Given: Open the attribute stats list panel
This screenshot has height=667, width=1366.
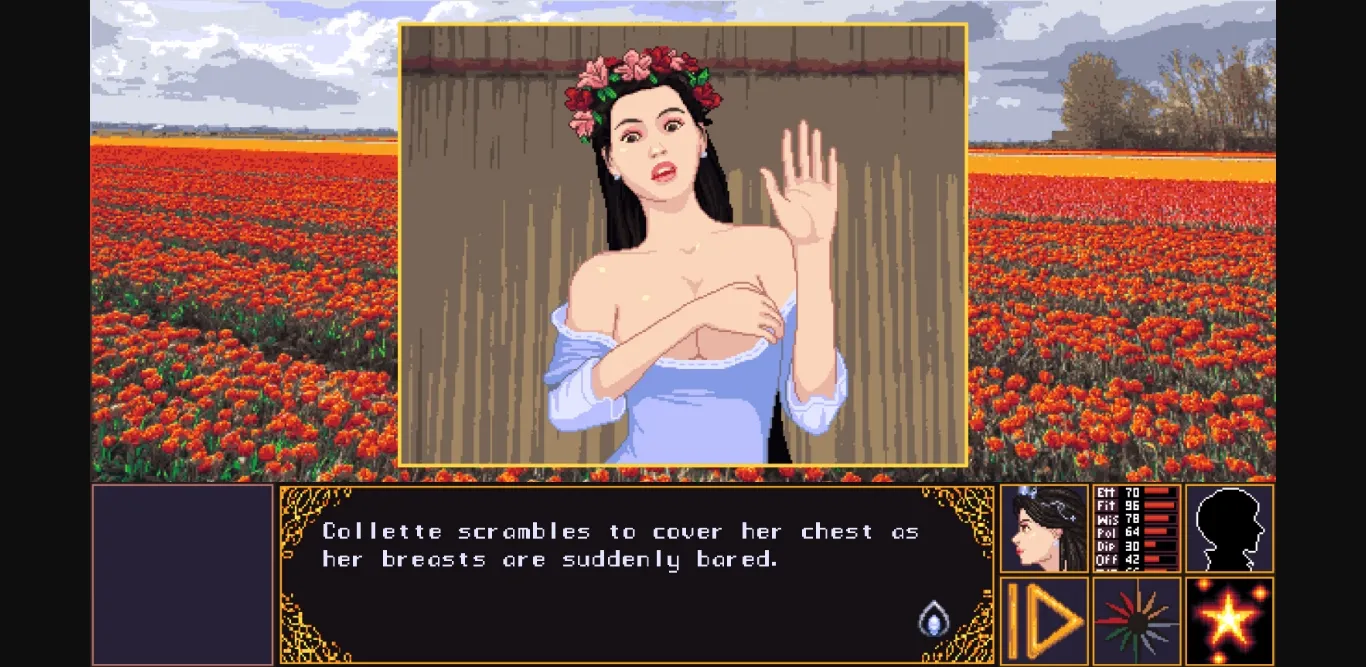Looking at the screenshot, I should click(1137, 528).
